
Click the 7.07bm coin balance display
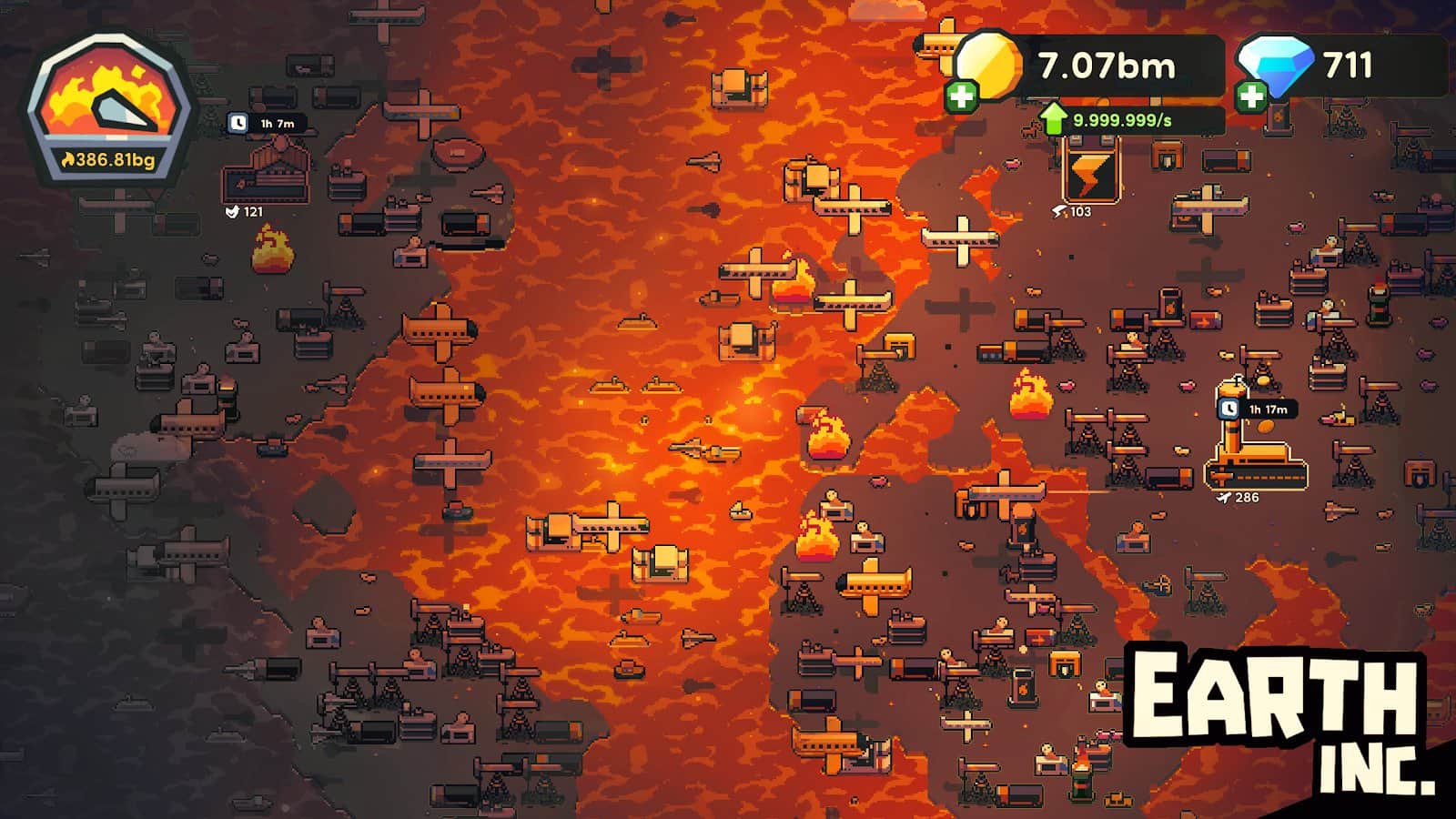[1107, 65]
